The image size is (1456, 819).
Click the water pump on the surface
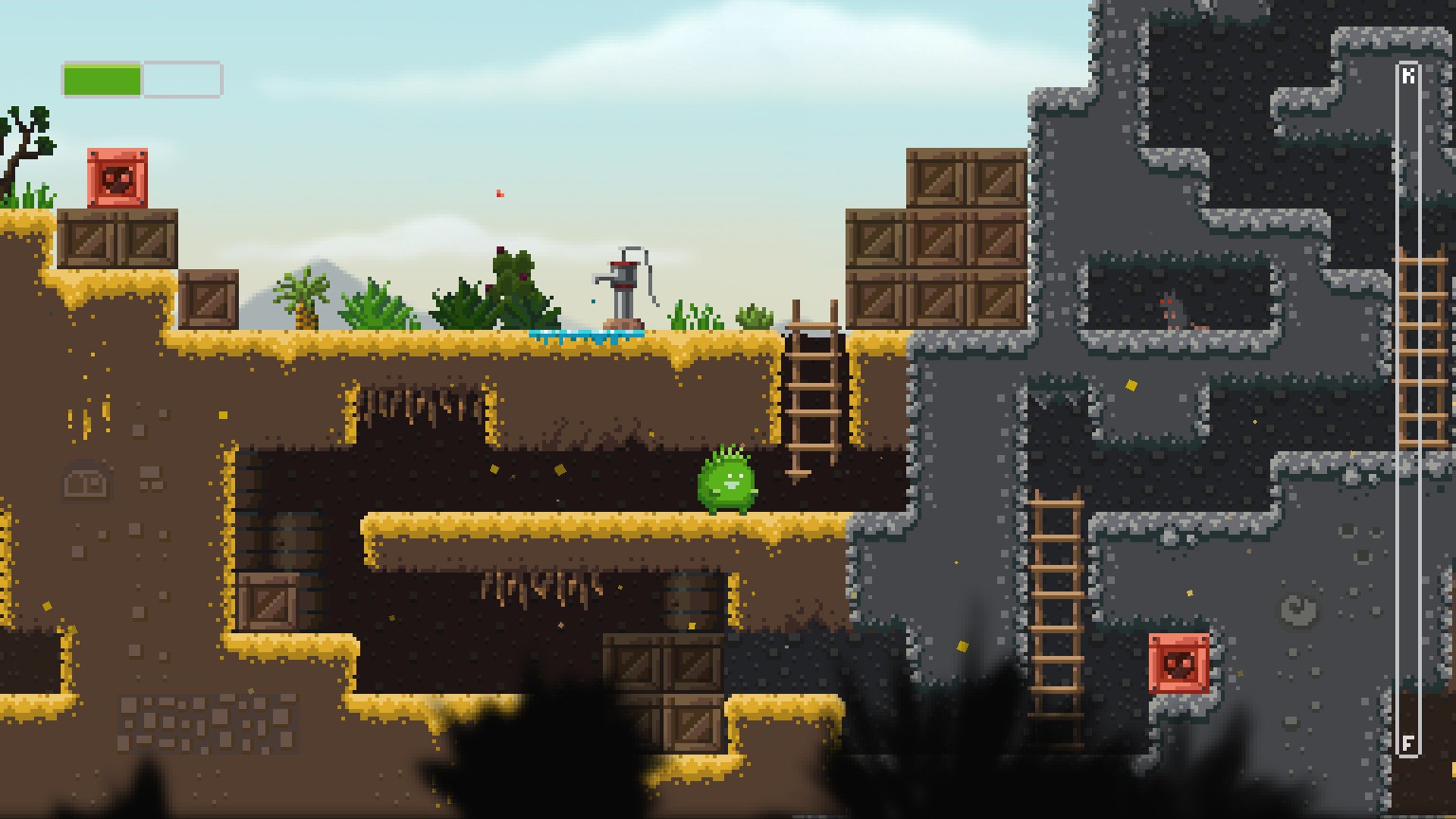tap(626, 289)
